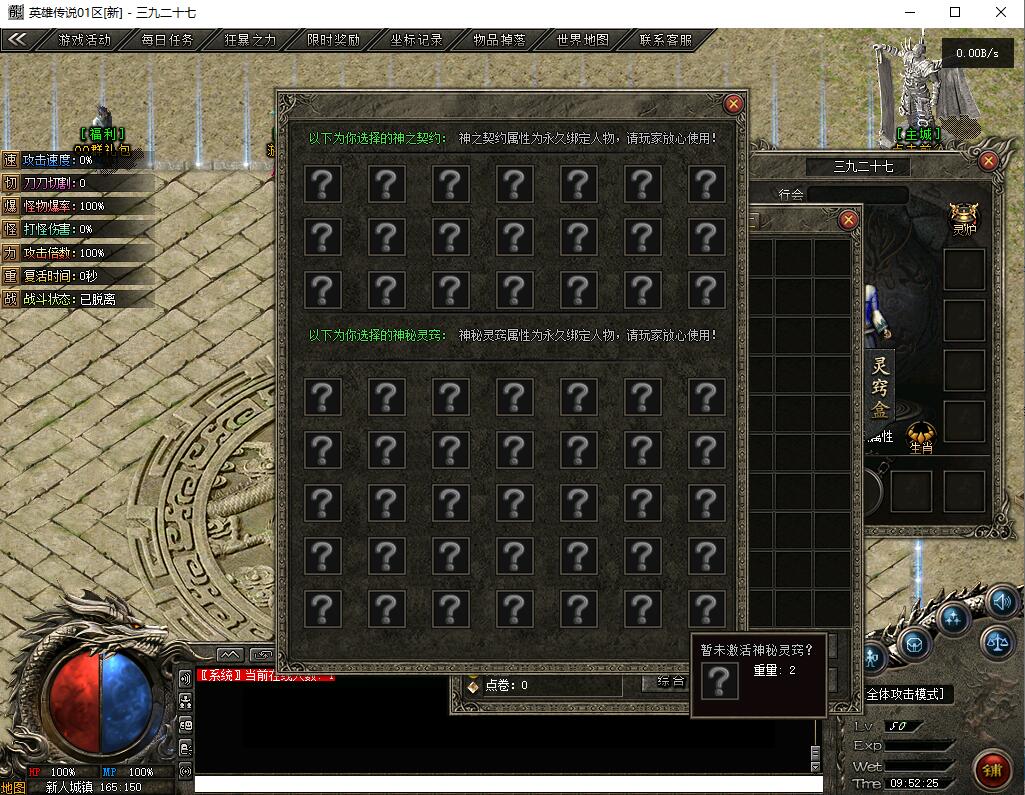Image resolution: width=1025 pixels, height=795 pixels.
Task: Open the trade scales icon
Action: click(997, 642)
